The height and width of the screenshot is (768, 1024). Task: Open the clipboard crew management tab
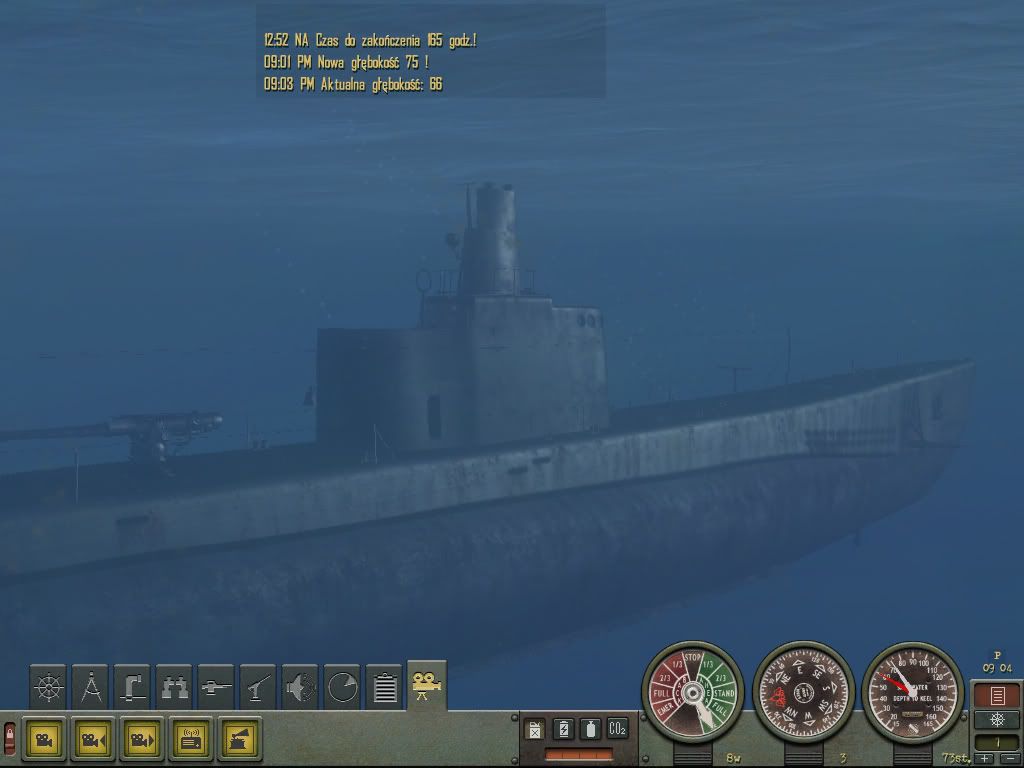click(384, 686)
